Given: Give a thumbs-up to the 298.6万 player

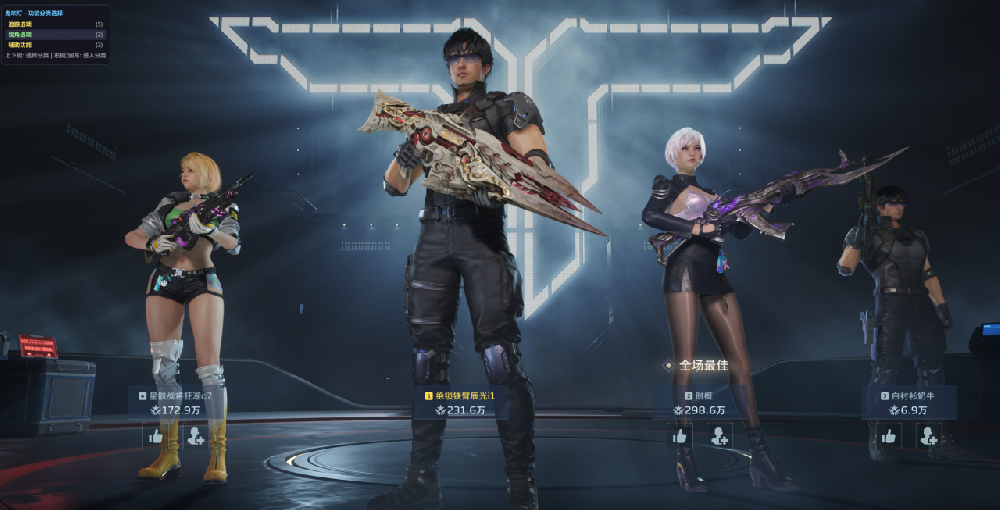Looking at the screenshot, I should pyautogui.click(x=680, y=436).
